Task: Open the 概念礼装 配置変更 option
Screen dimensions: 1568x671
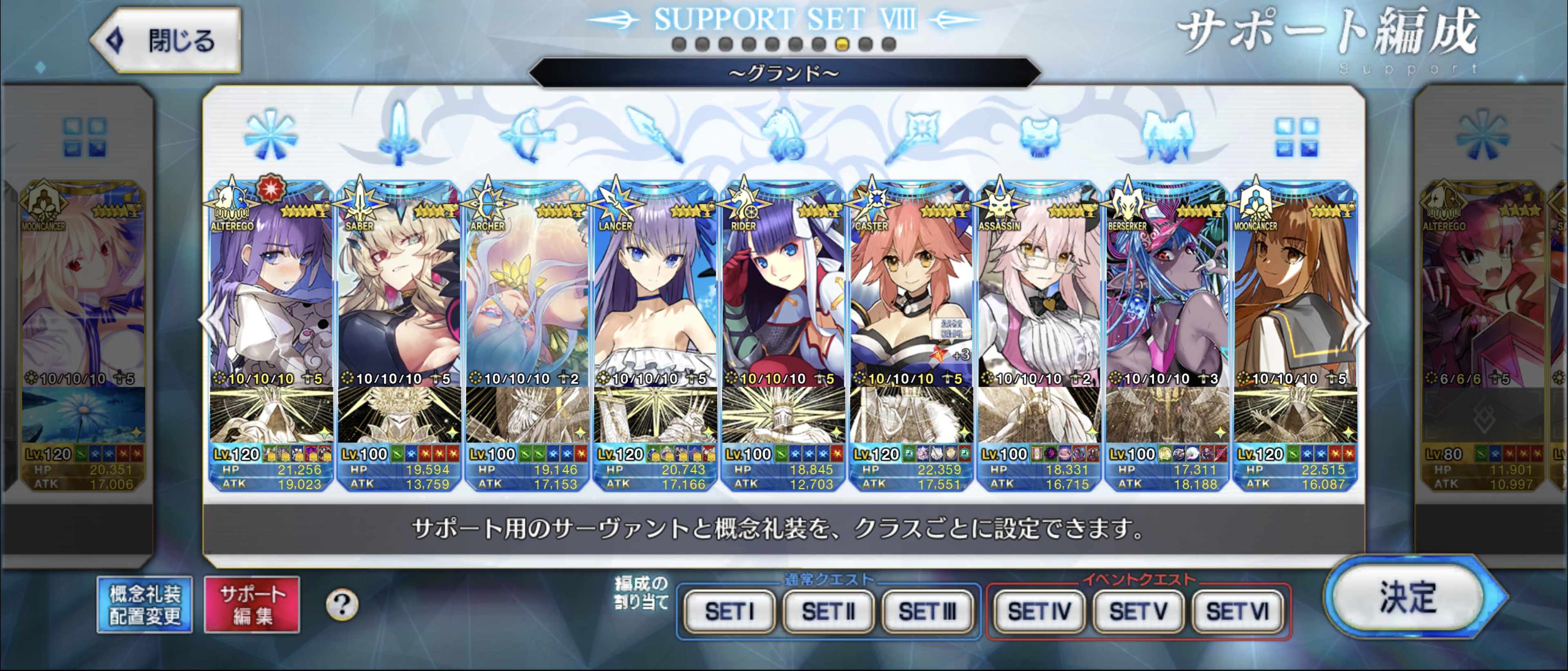Action: point(145,605)
